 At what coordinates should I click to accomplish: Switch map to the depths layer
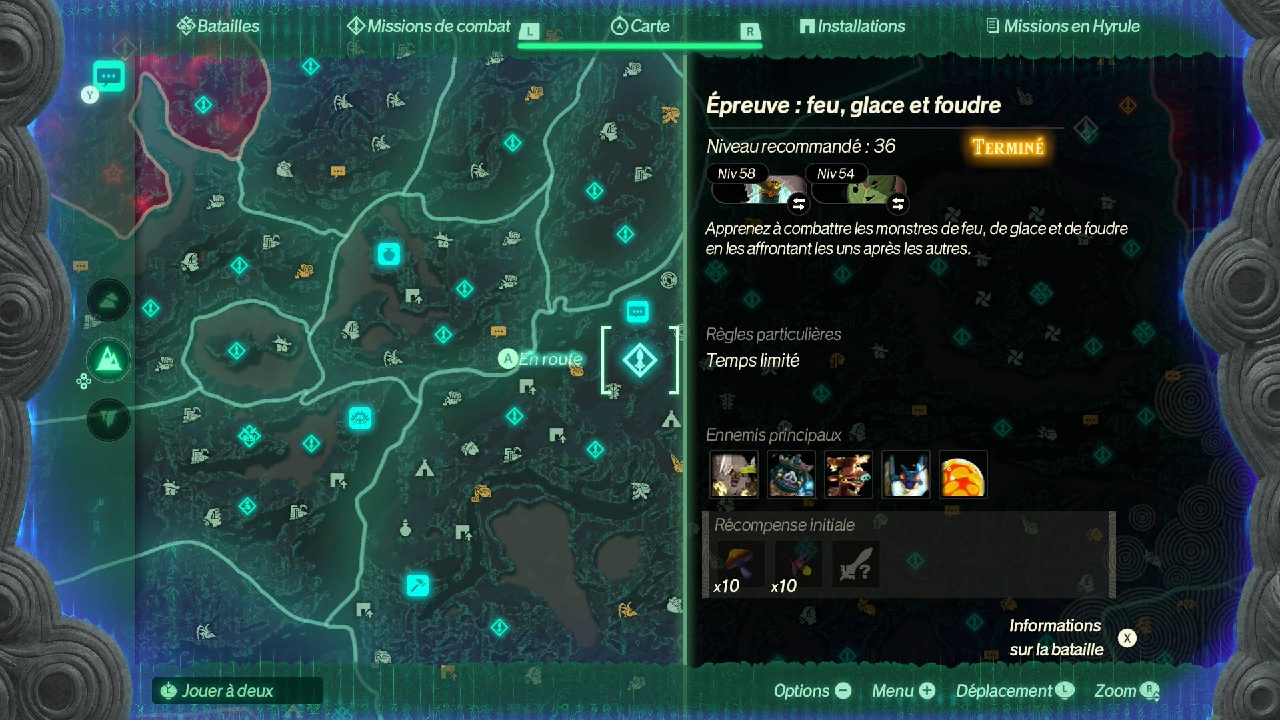pos(108,419)
